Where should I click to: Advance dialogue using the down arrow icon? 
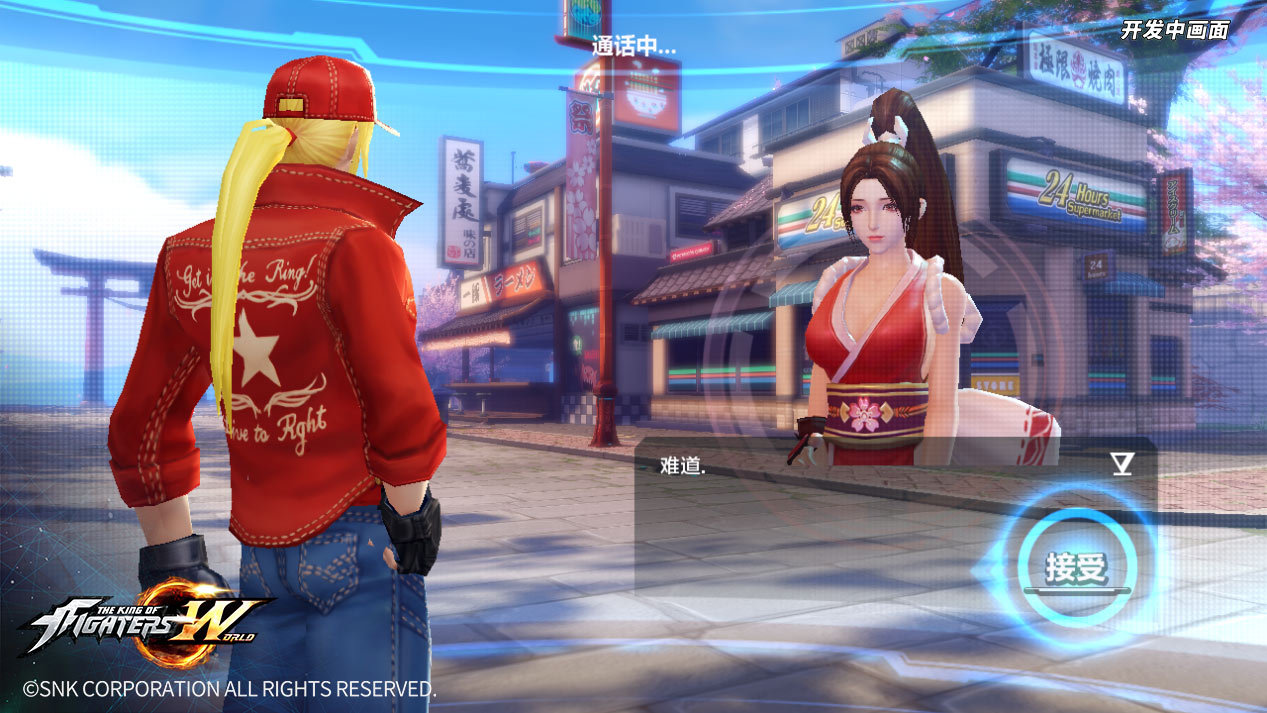(1122, 463)
